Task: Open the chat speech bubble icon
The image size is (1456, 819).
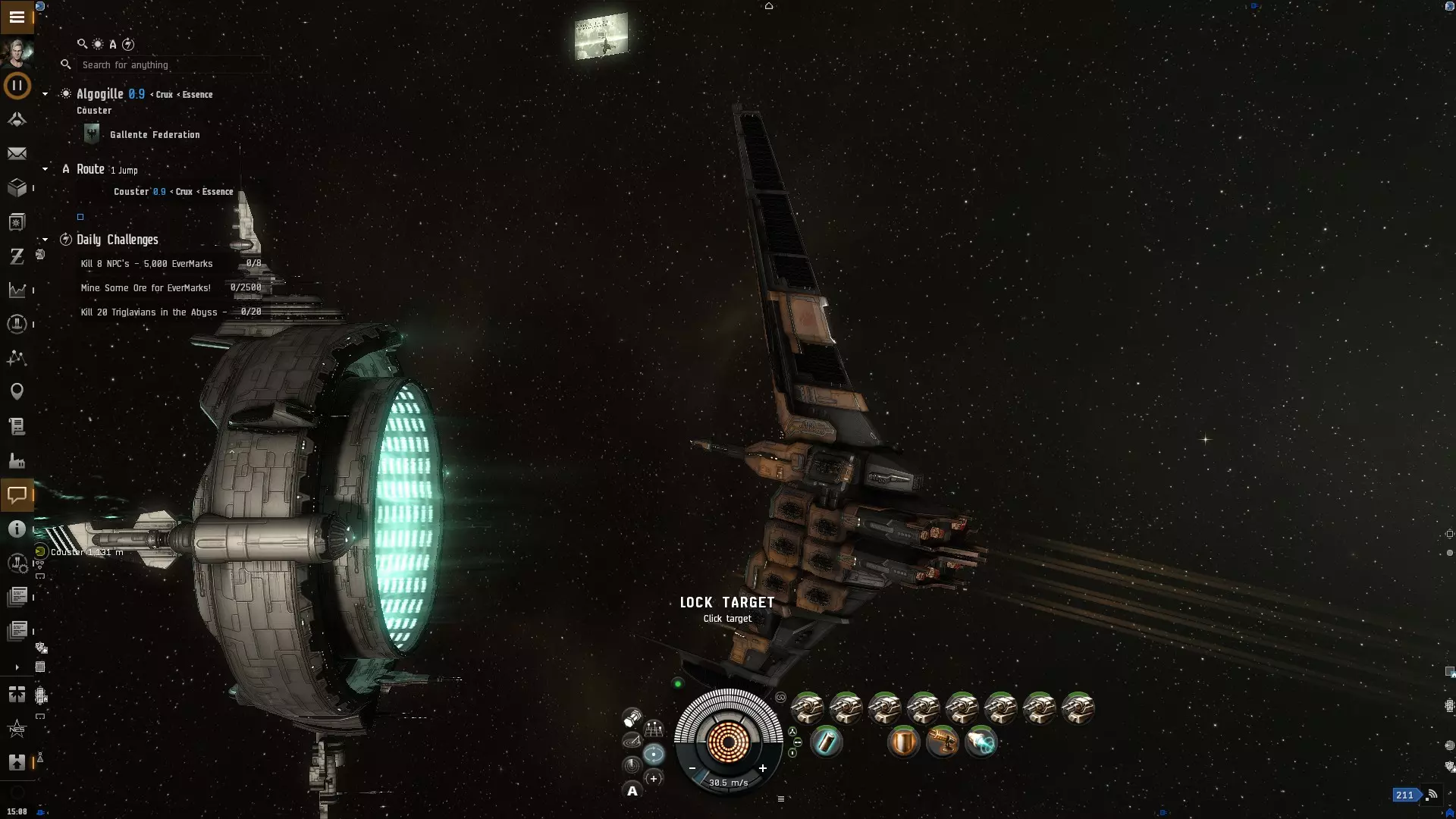Action: click(17, 495)
